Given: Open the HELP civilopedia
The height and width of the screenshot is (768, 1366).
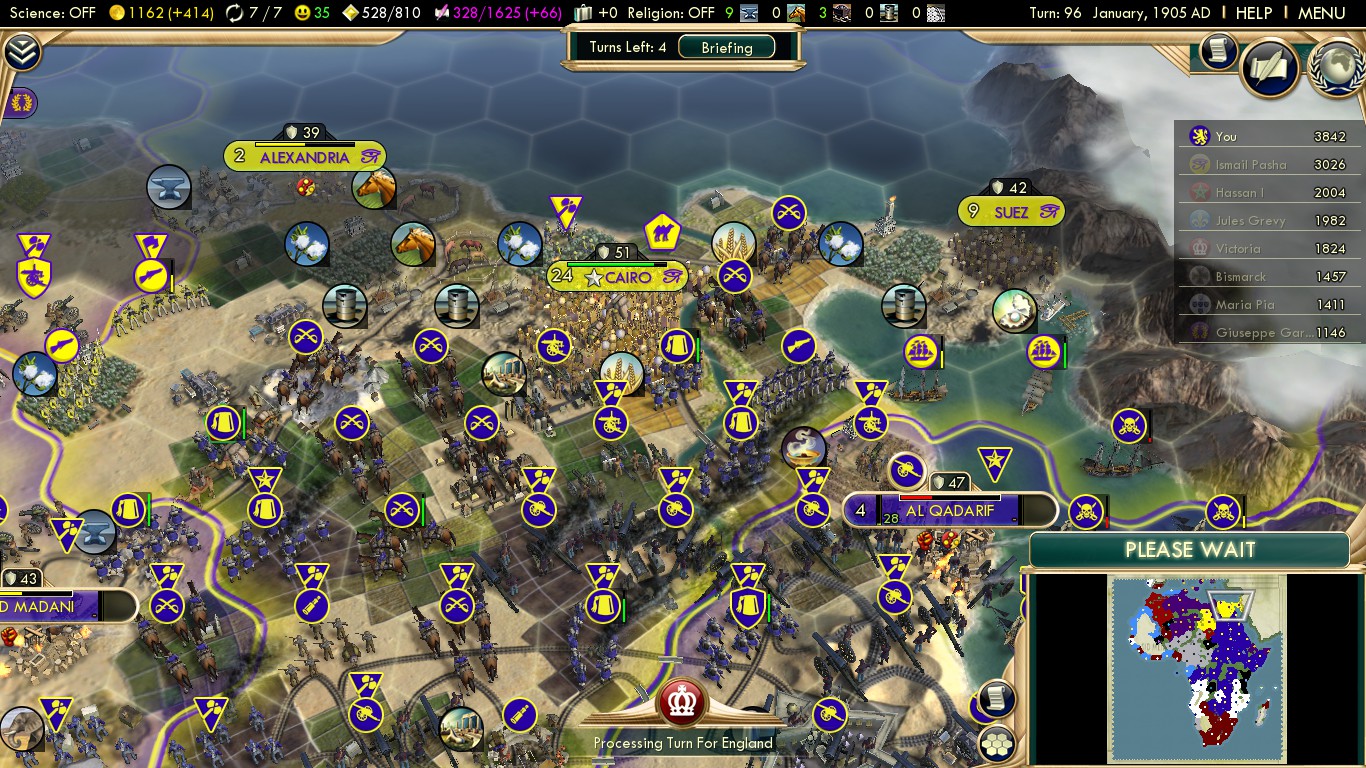Looking at the screenshot, I should pos(1254,13).
